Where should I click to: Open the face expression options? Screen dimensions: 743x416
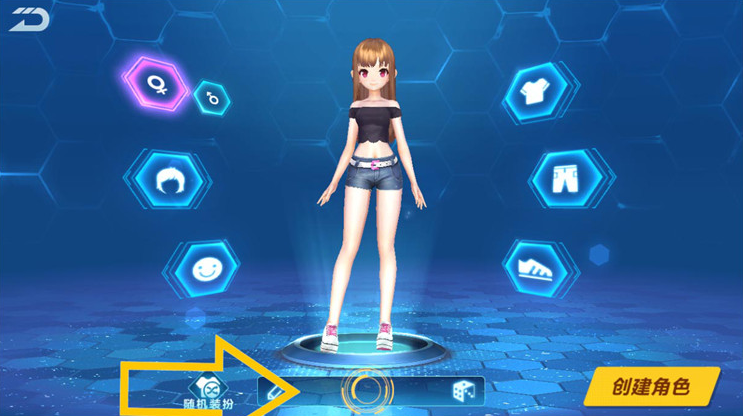point(204,267)
